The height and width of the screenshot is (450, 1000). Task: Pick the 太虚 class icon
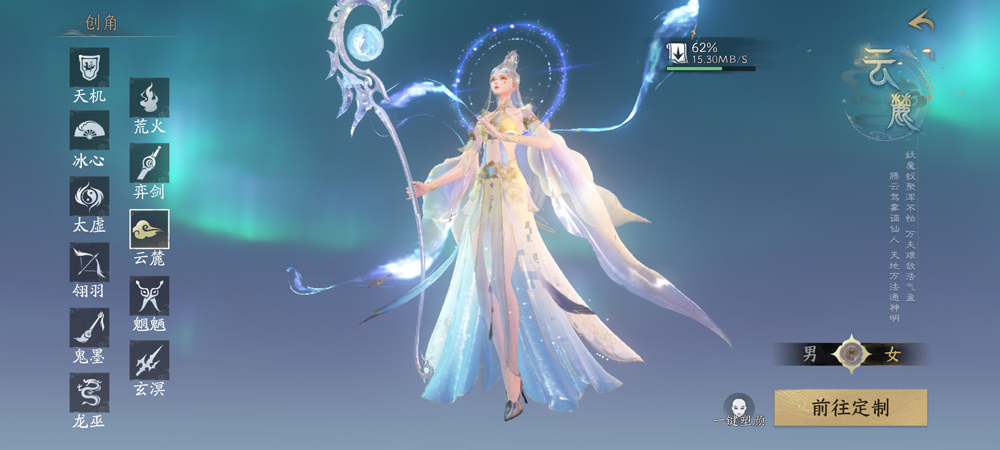[x=89, y=196]
